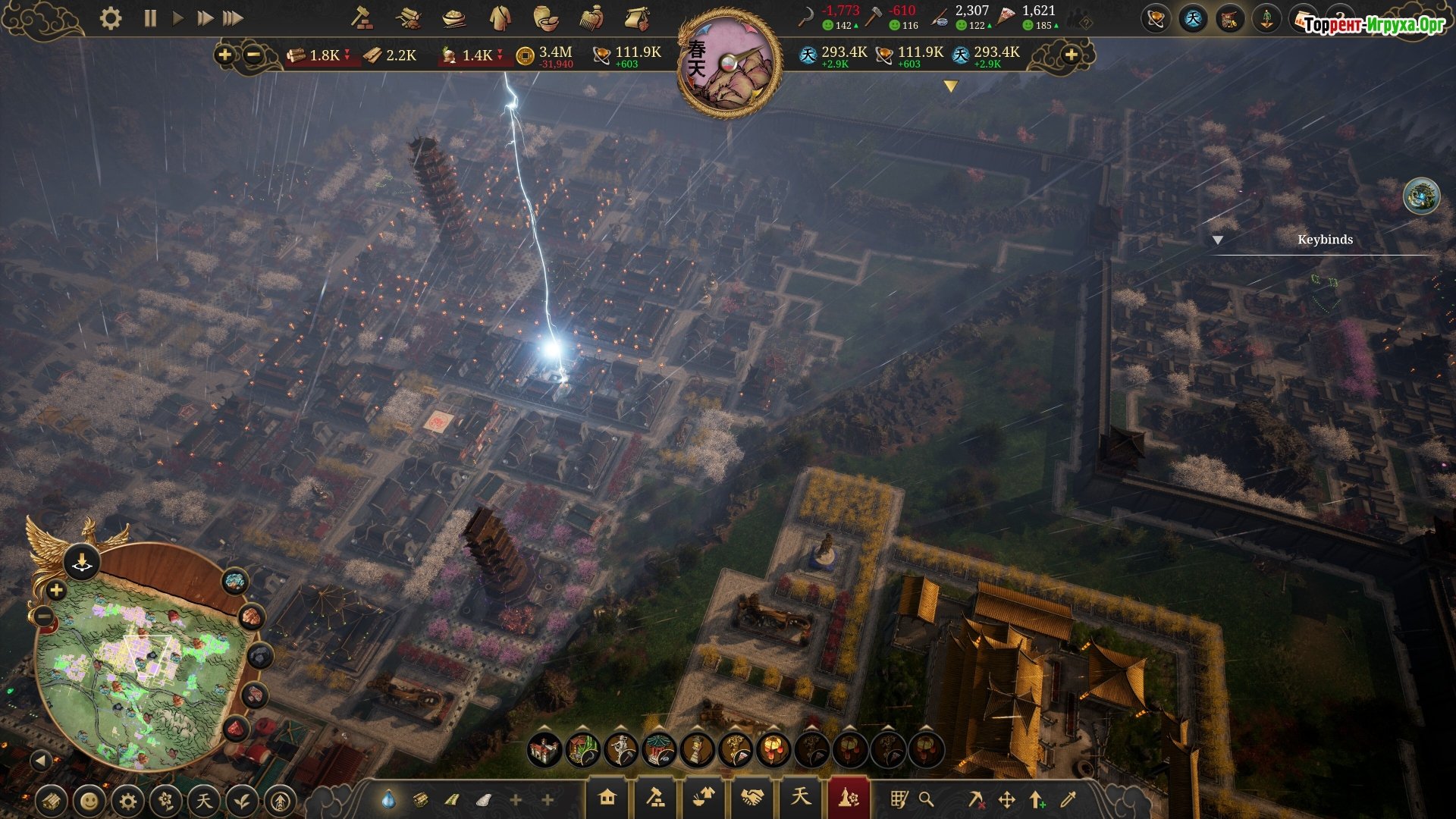1456x819 pixels.
Task: Select the red lantern decoration in the build bar
Action: 773,750
